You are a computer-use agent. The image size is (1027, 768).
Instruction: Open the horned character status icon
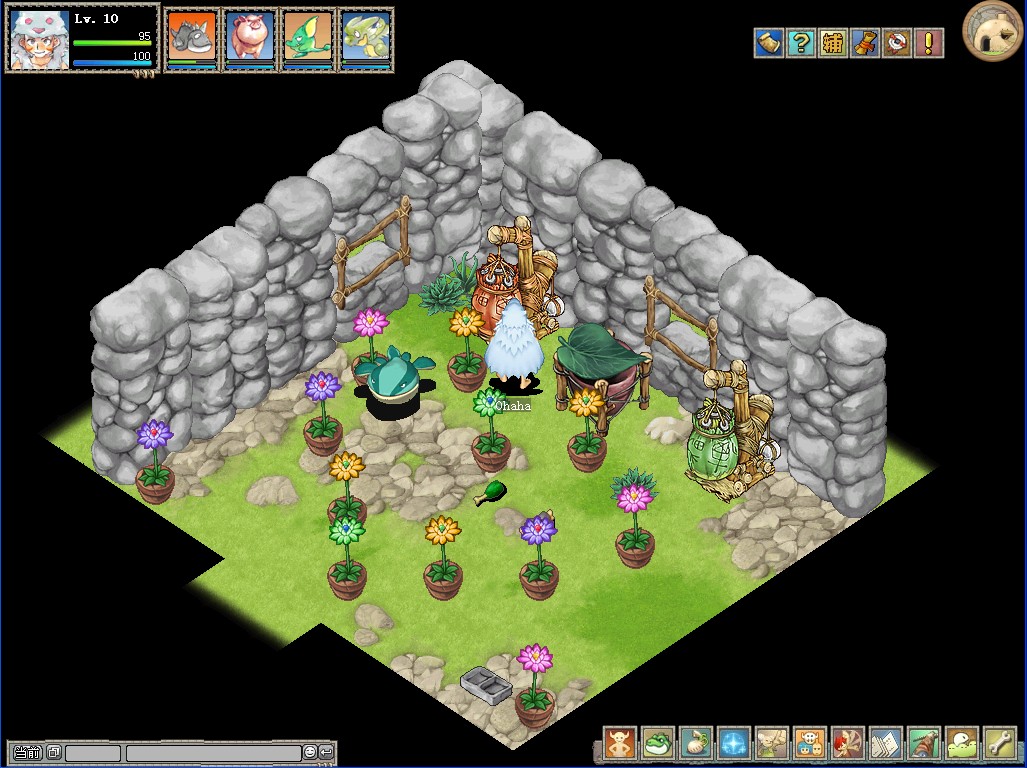619,743
